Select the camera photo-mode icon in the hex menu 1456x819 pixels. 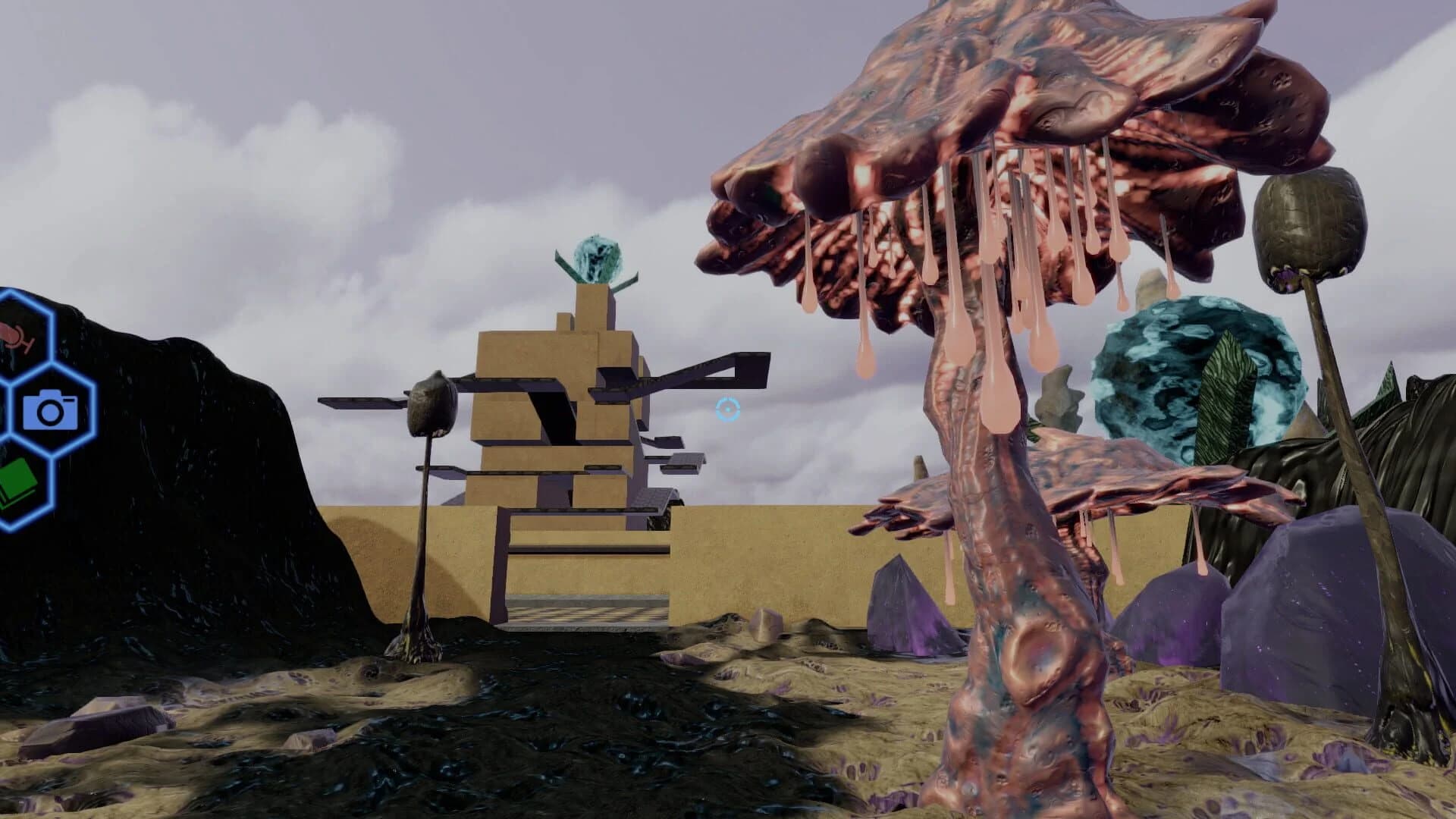tap(50, 410)
